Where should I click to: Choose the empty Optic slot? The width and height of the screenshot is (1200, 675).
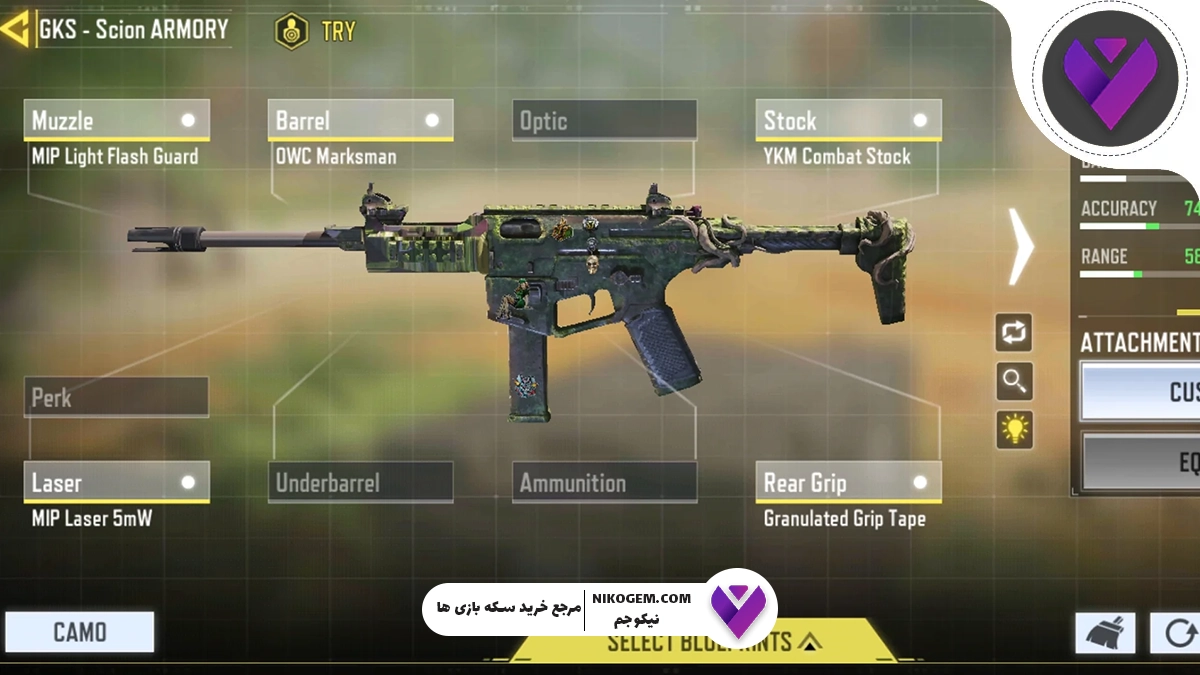point(604,121)
